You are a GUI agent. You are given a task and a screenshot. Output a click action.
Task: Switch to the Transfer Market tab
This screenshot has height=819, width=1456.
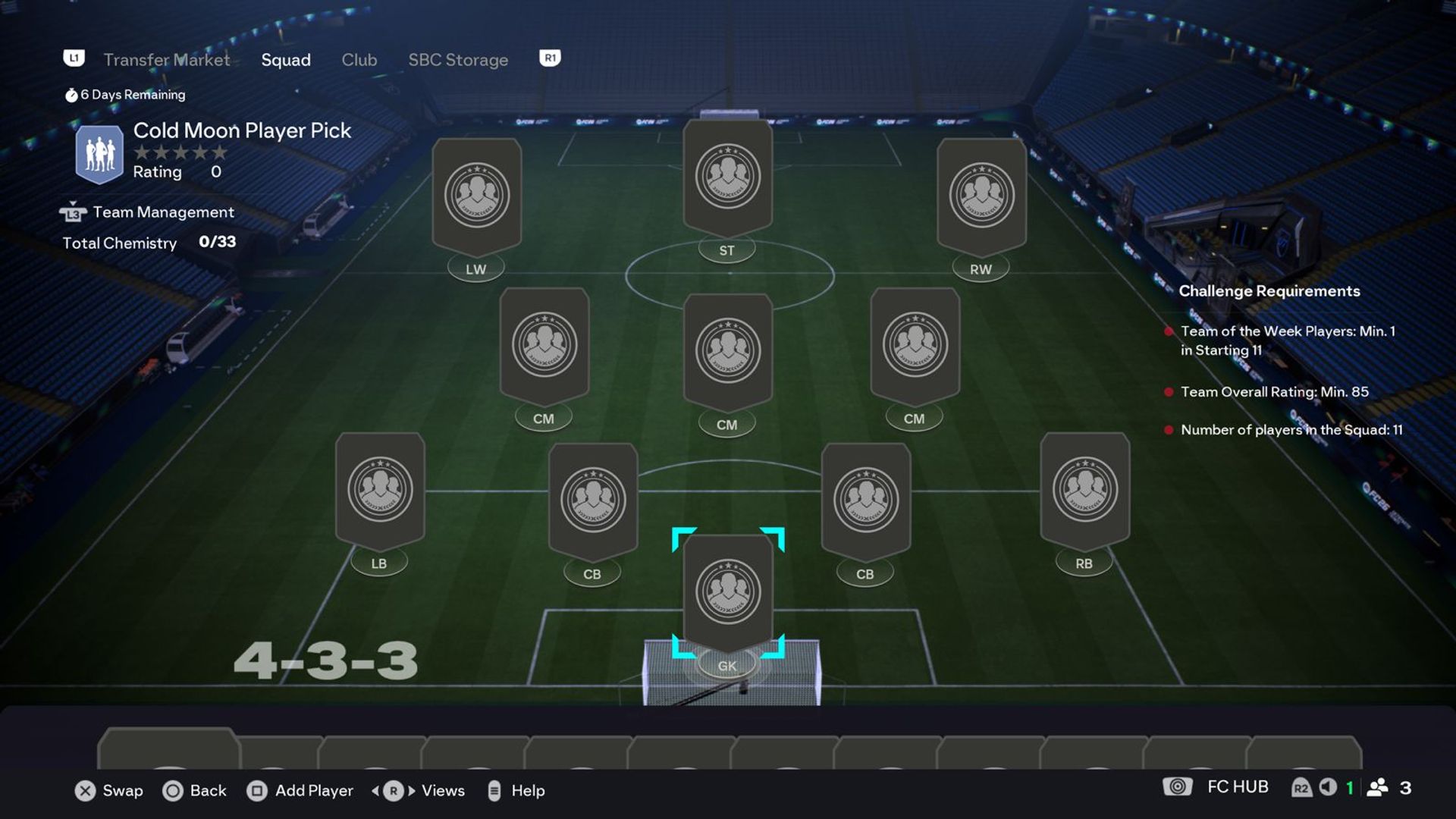(x=166, y=60)
